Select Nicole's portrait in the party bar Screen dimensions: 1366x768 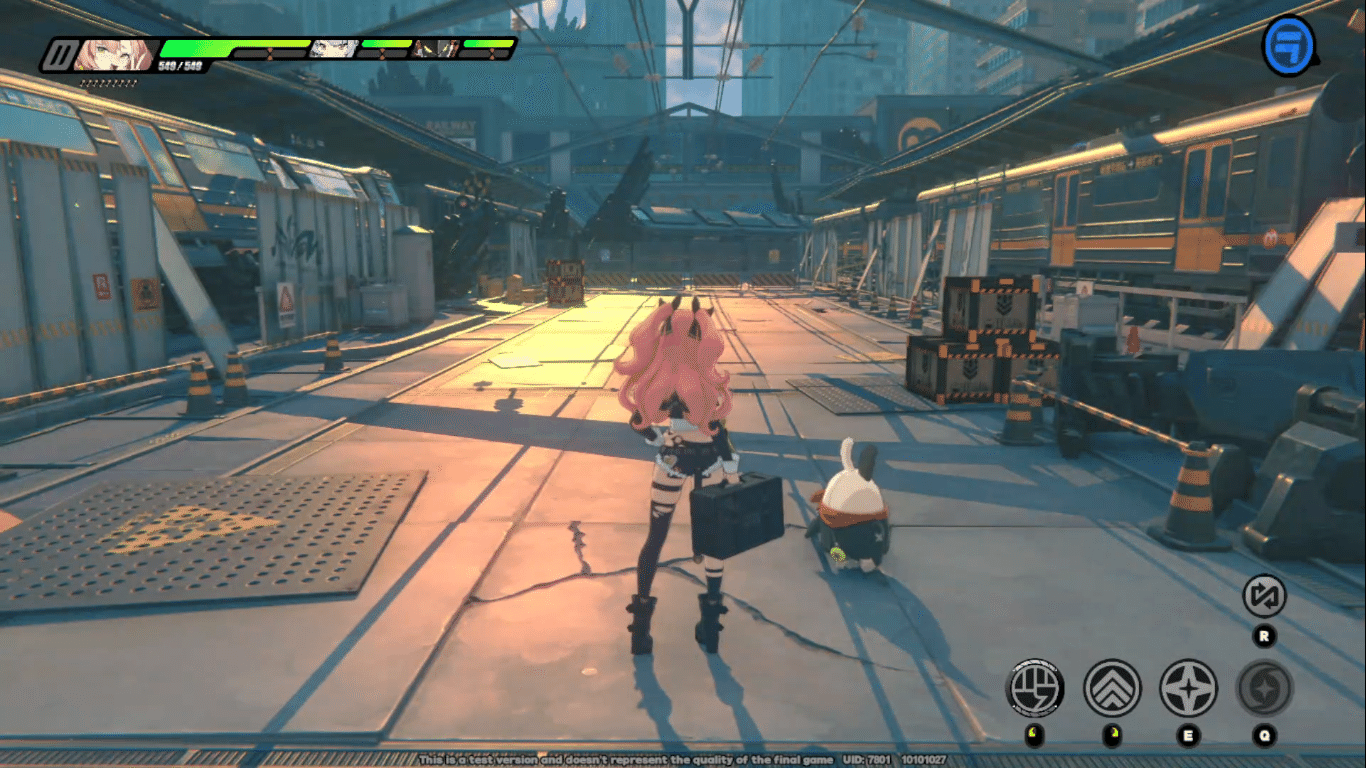coord(109,52)
